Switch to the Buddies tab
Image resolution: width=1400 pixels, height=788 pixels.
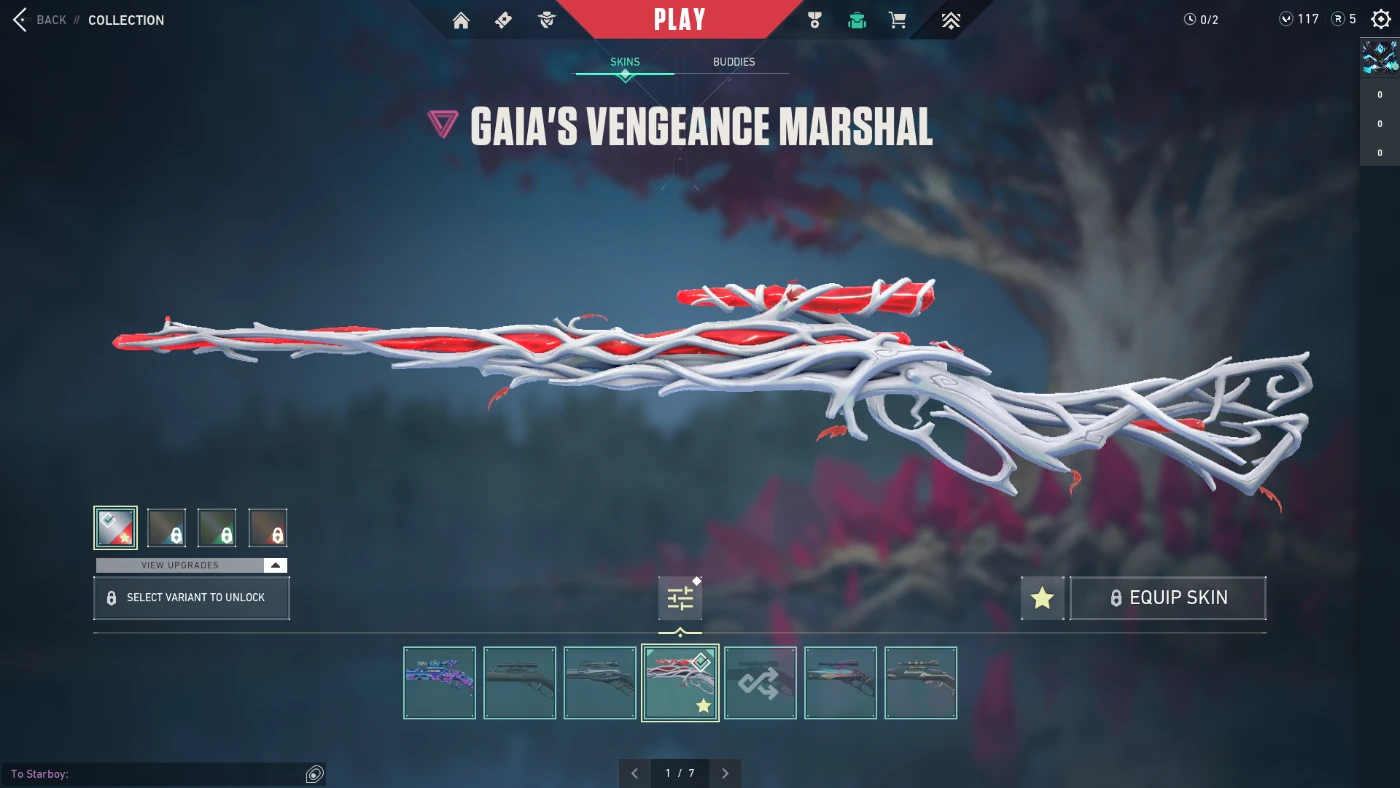coord(733,62)
